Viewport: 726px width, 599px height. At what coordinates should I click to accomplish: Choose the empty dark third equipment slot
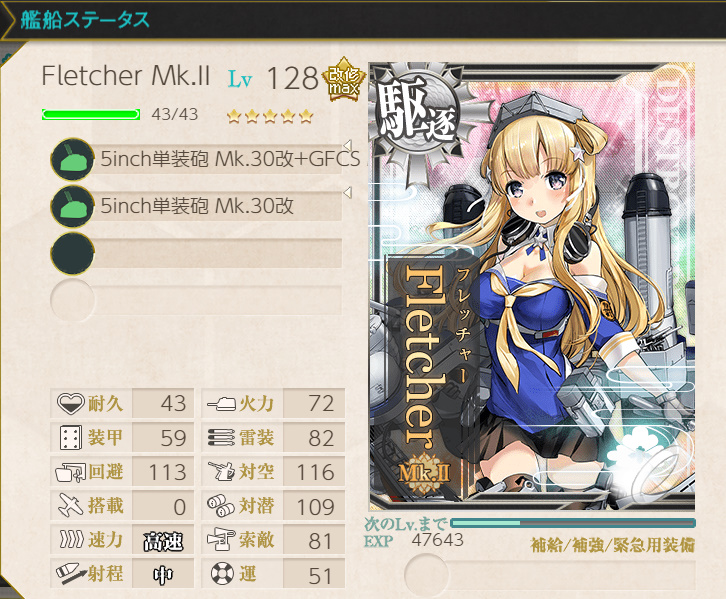pyautogui.click(x=205, y=252)
